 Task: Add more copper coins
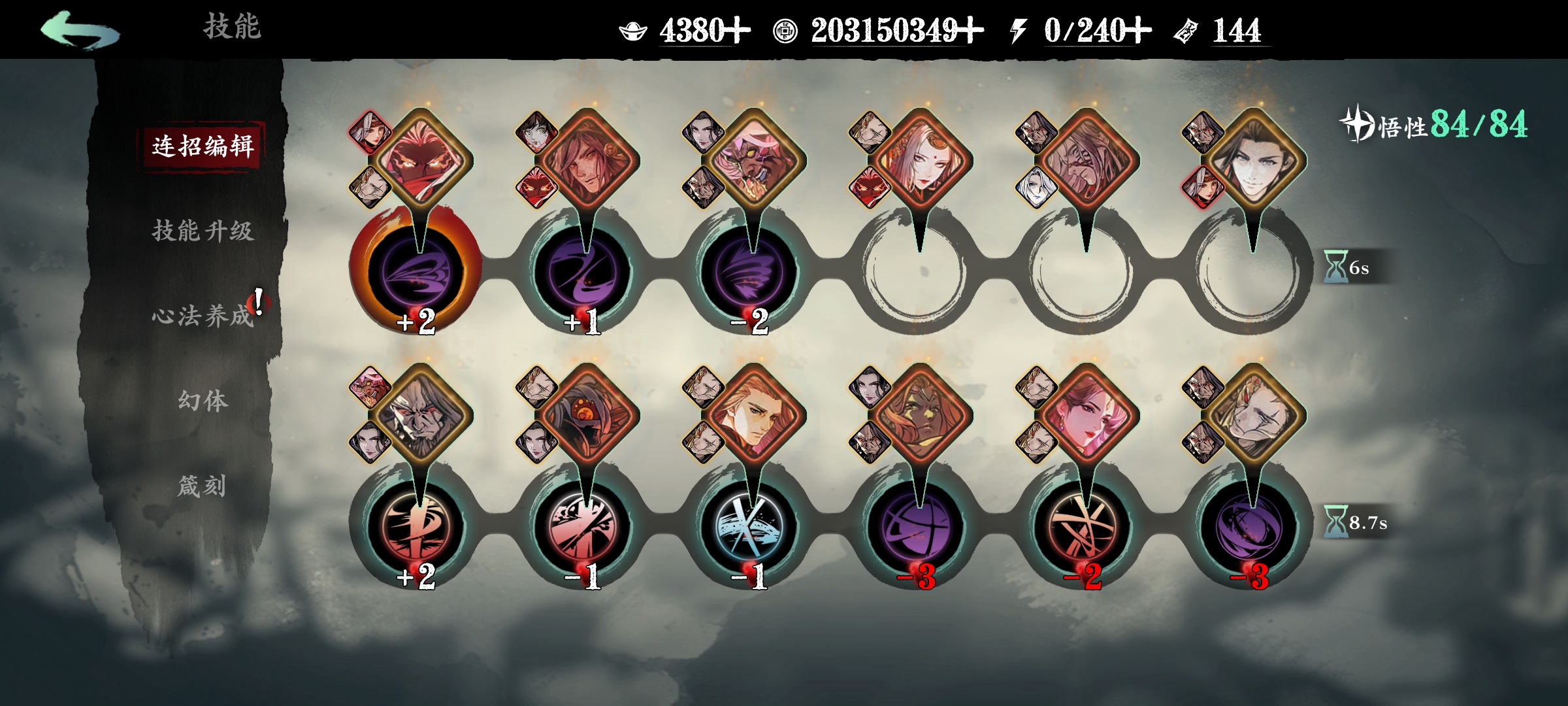coord(970,30)
